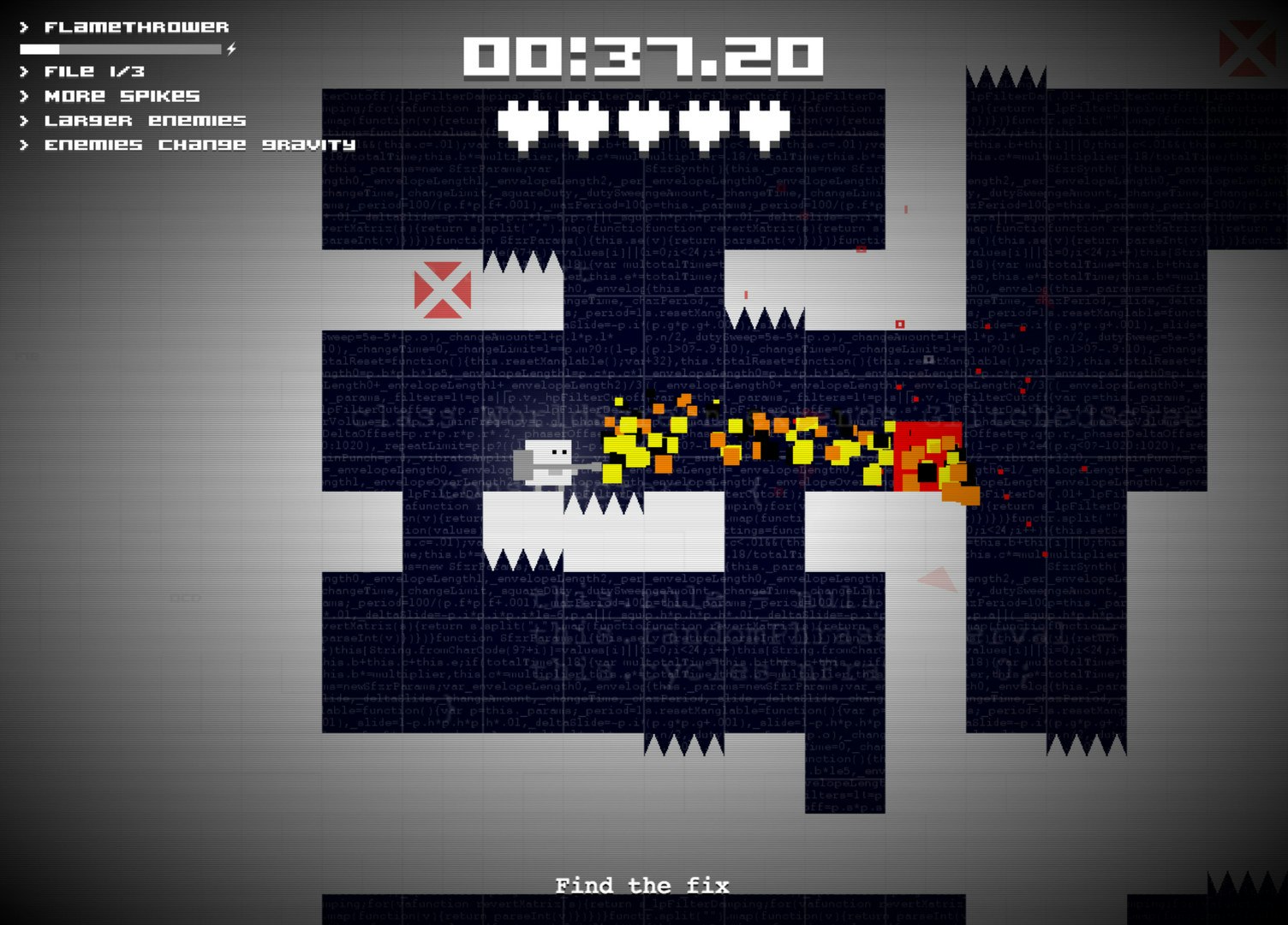The image size is (1288, 925).
Task: Click the Flamethrower charge progress bar
Action: point(120,49)
